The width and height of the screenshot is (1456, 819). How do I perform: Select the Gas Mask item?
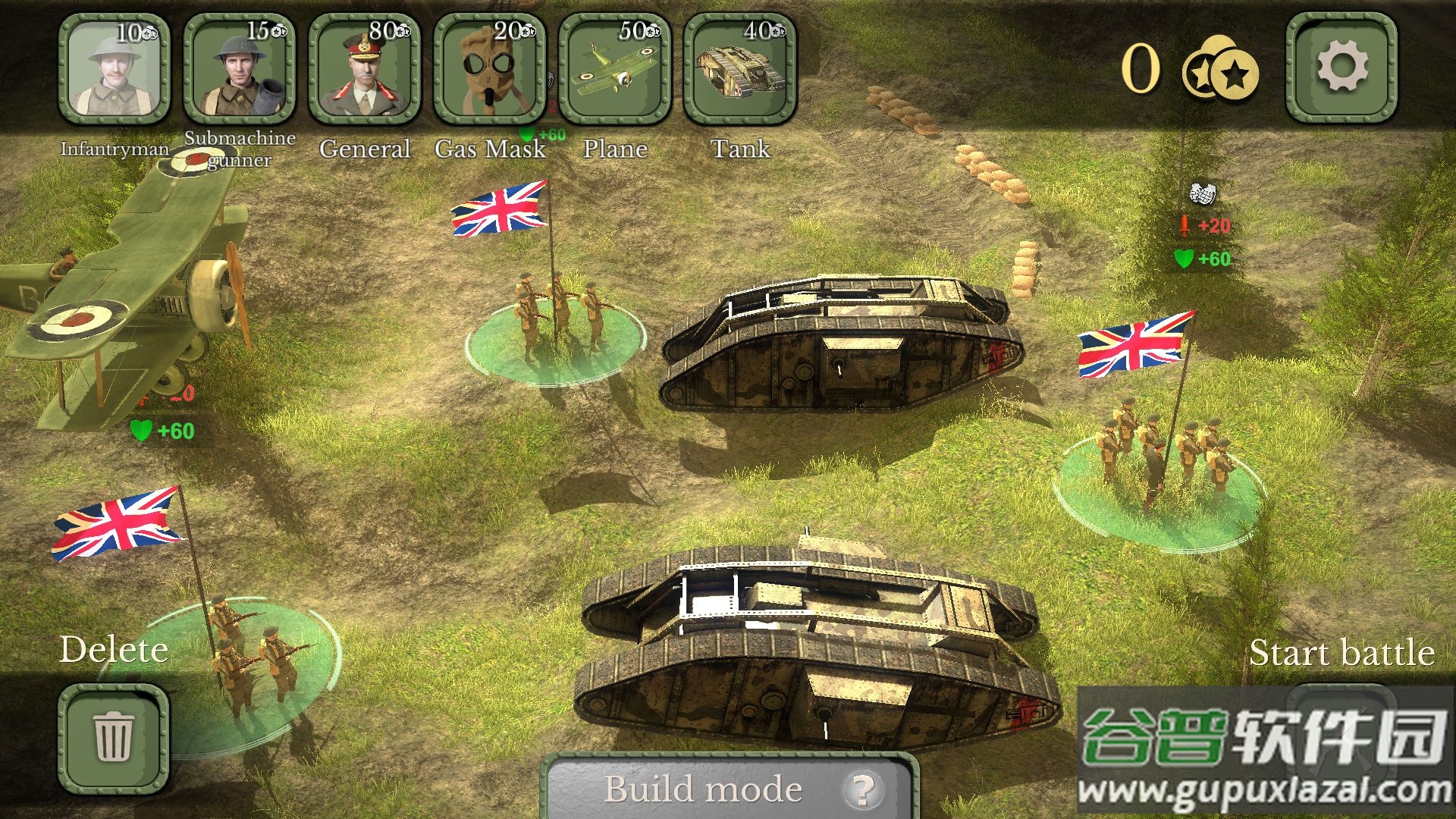point(489,70)
